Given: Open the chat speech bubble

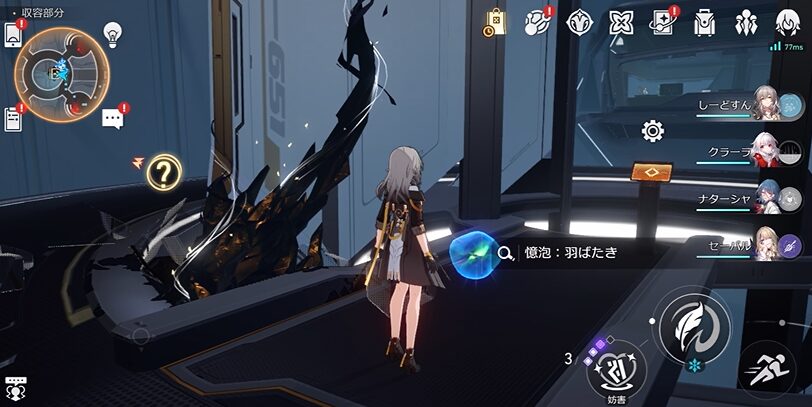Looking at the screenshot, I should (x=113, y=119).
